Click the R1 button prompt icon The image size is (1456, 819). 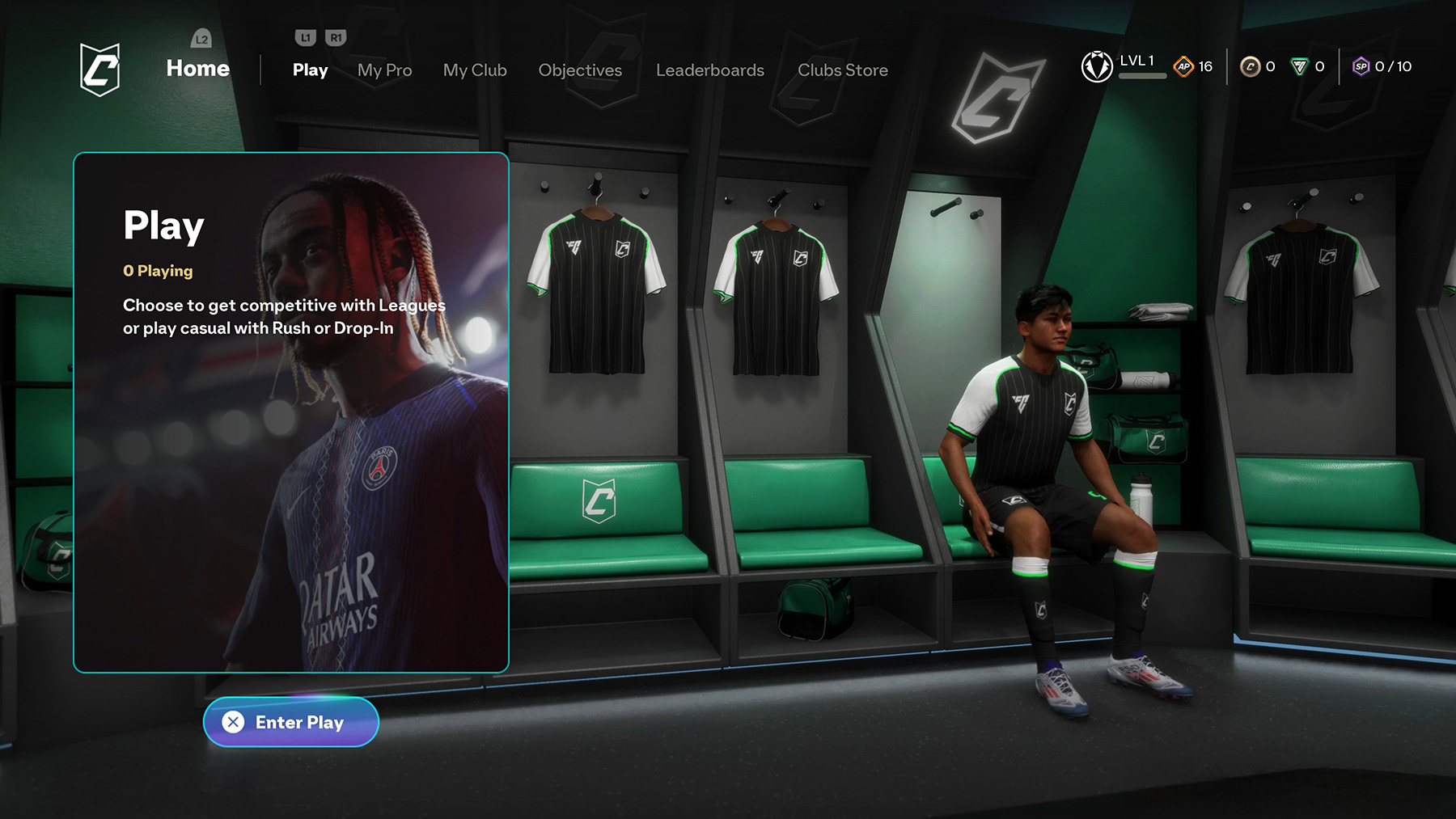pyautogui.click(x=336, y=37)
